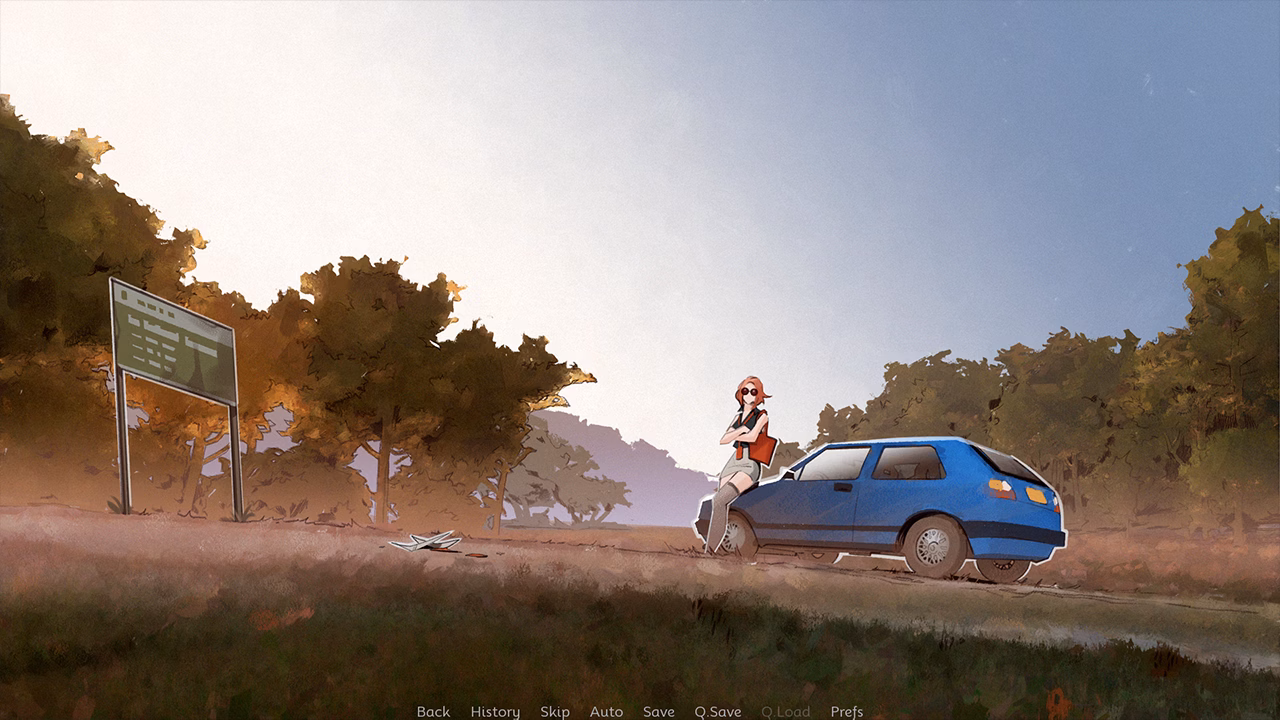1280x720 pixels.
Task: Enable Skip mode
Action: coord(556,712)
